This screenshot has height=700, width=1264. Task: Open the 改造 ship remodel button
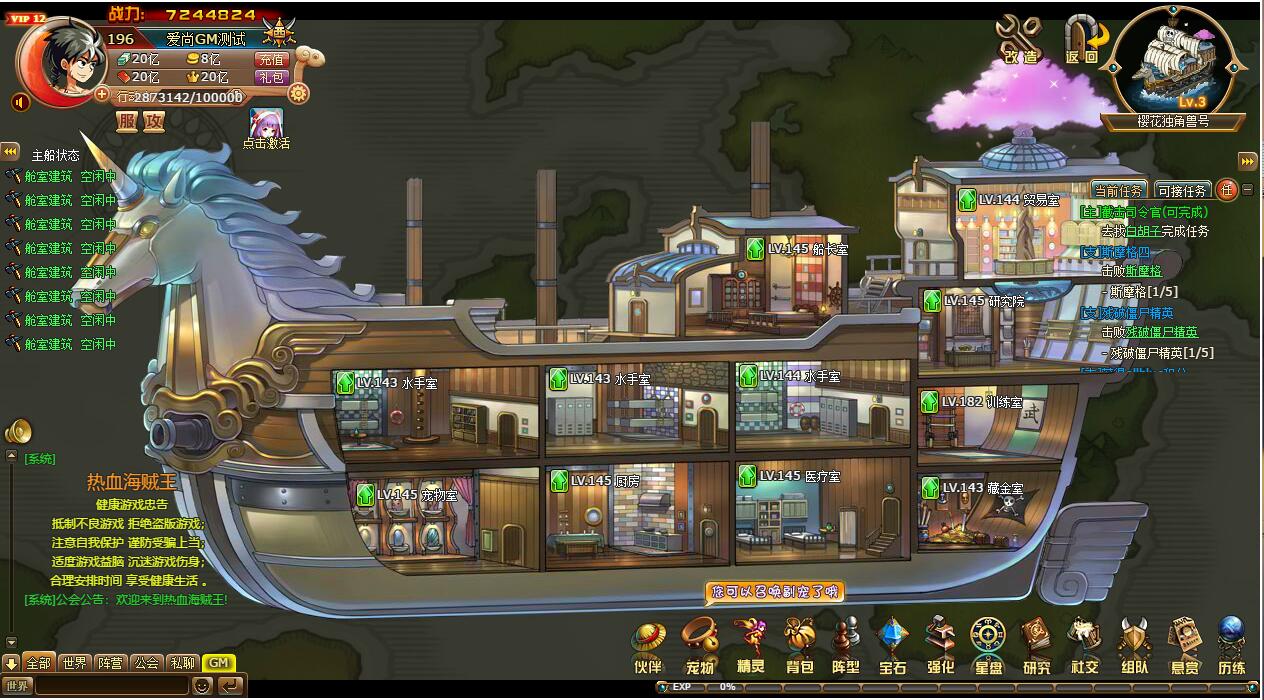pos(1020,40)
